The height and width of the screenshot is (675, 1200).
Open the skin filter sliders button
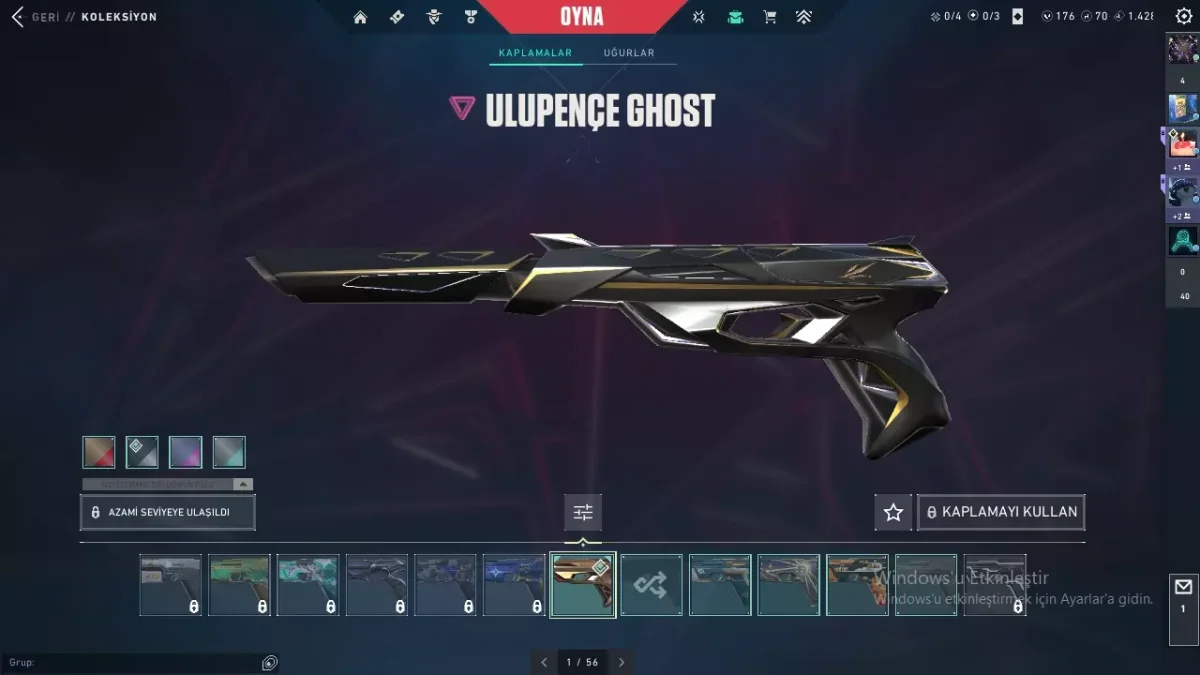click(x=583, y=513)
